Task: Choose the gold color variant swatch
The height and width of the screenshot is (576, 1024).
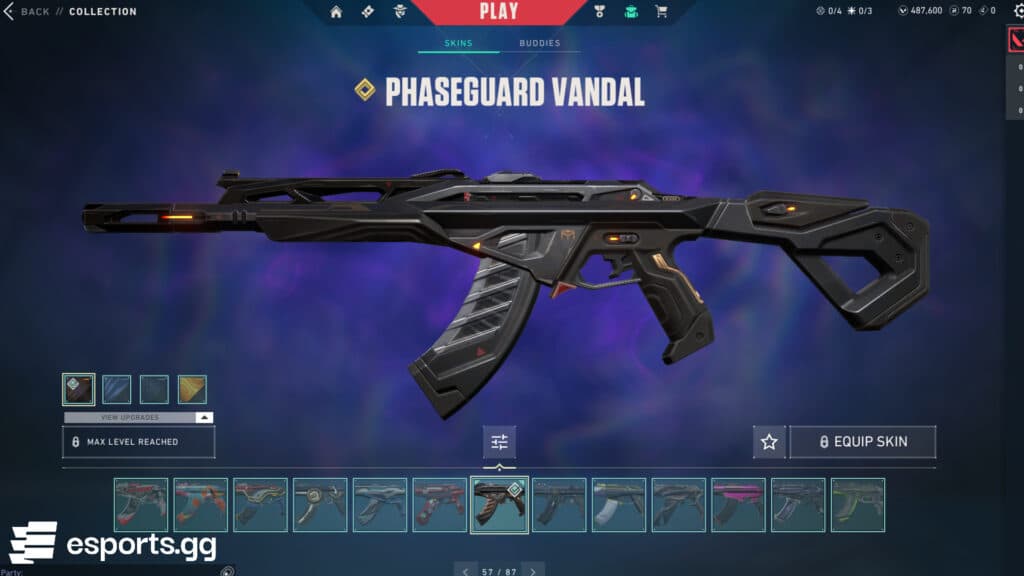Action: point(192,389)
